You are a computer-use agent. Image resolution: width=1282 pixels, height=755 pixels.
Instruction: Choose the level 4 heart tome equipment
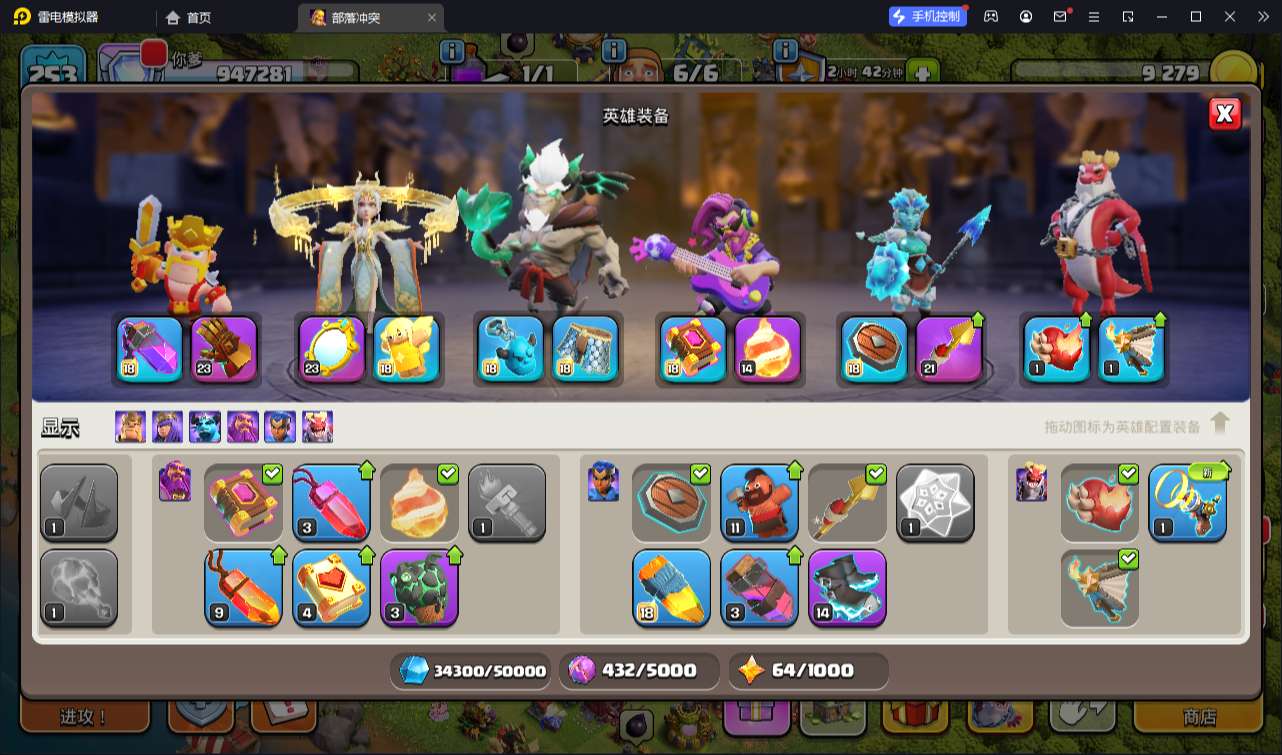pos(331,588)
